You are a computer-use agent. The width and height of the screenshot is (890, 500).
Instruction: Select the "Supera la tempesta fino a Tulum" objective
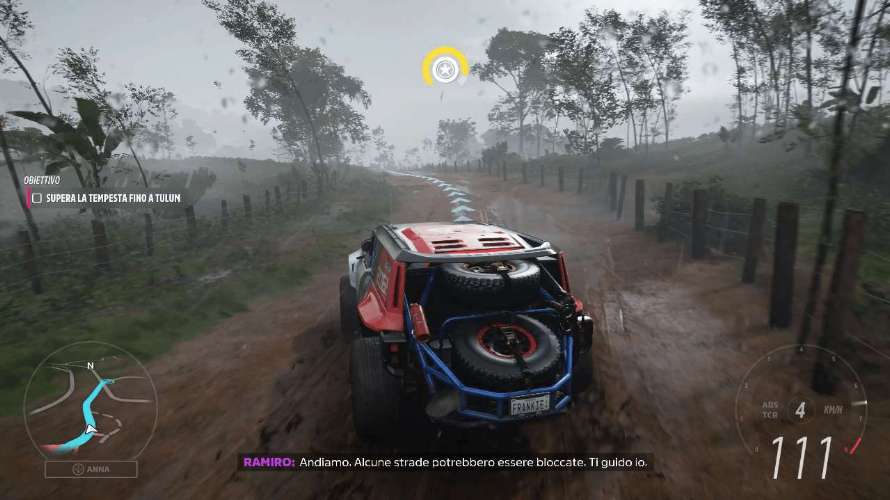coord(113,198)
